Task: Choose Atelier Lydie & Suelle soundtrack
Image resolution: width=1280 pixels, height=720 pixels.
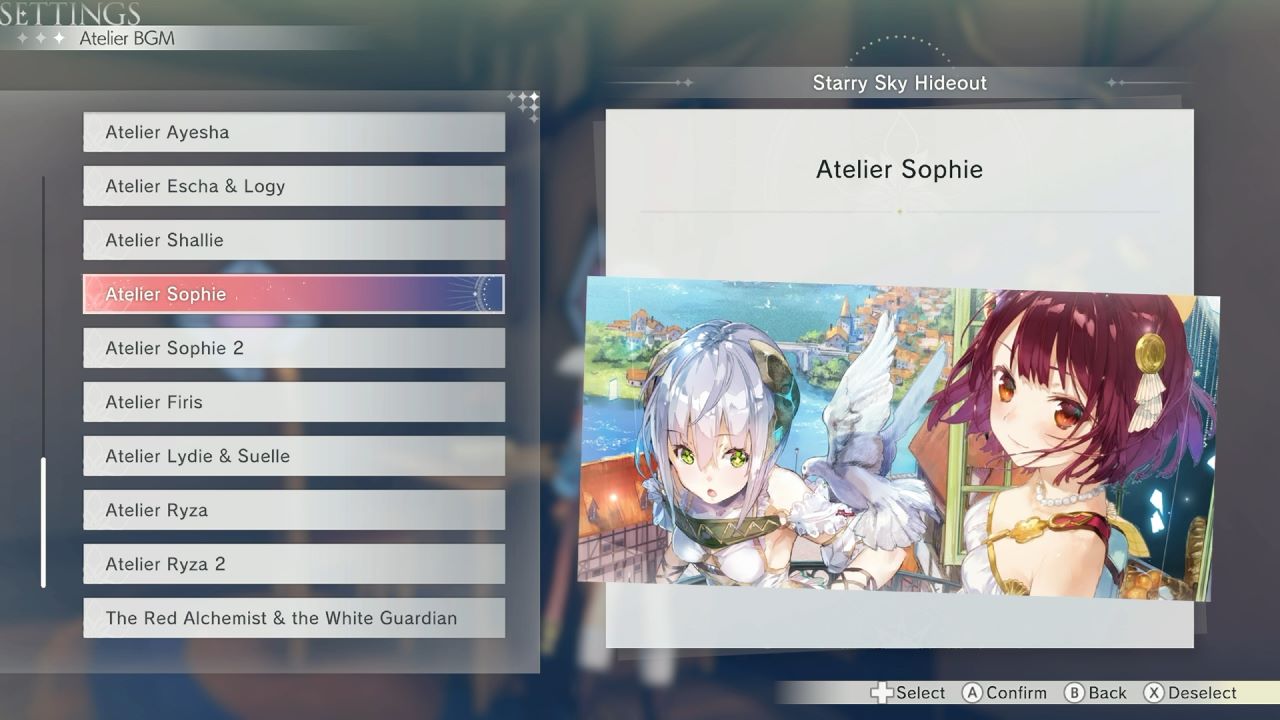Action: pyautogui.click(x=293, y=456)
